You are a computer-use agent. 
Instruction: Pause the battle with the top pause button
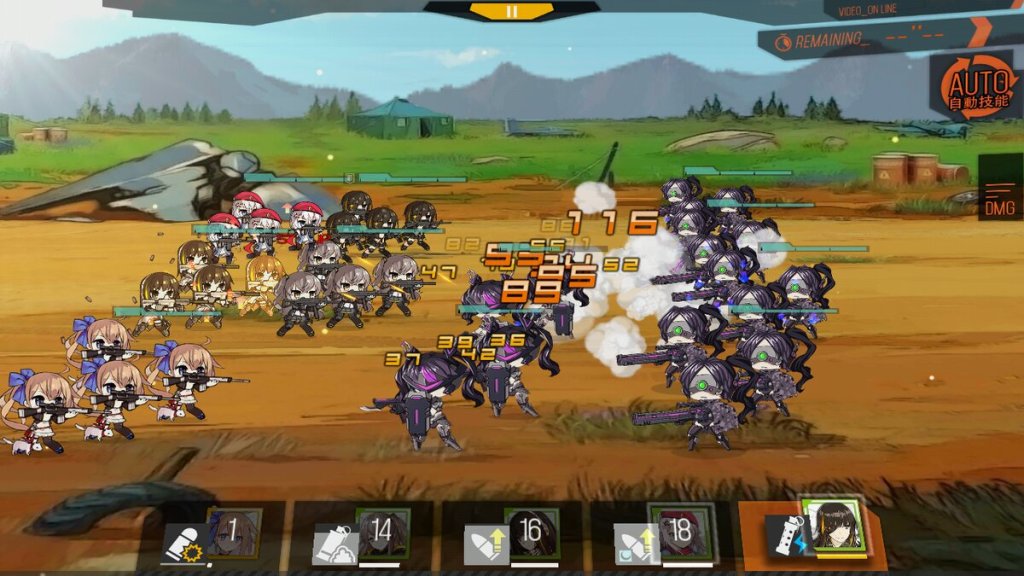click(x=512, y=12)
